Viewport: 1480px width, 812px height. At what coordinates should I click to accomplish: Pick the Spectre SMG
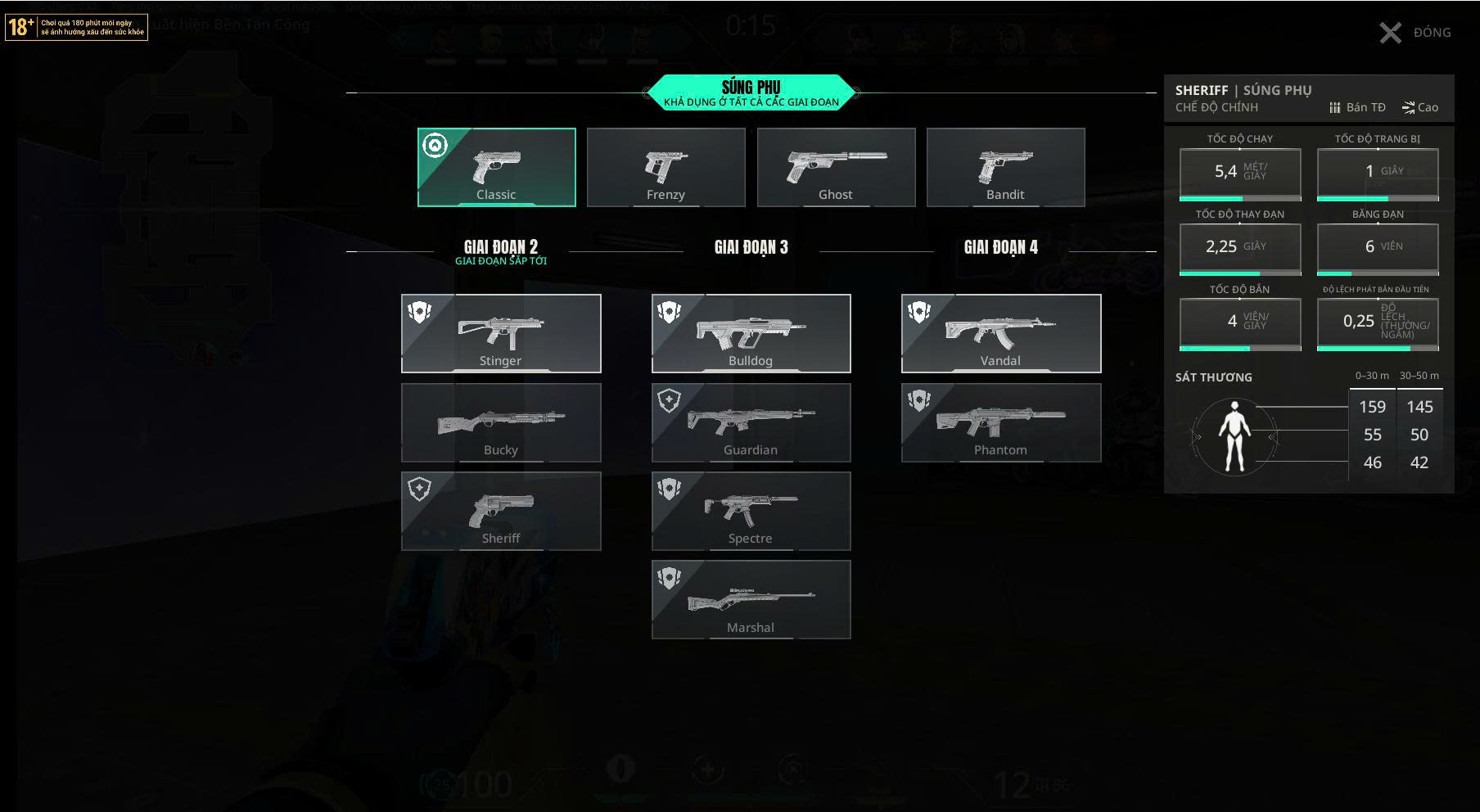coord(751,511)
